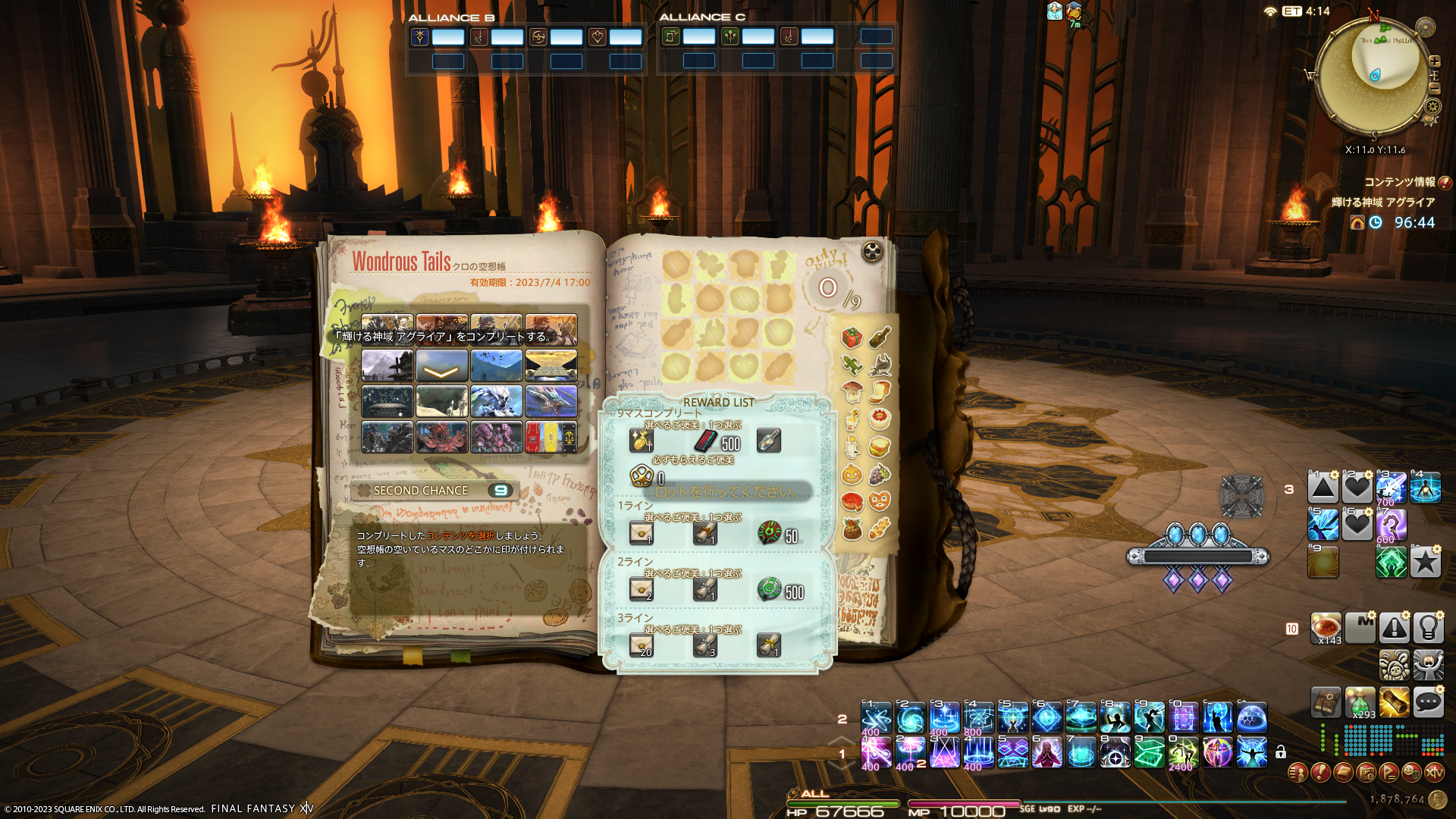The width and height of the screenshot is (1456, 819).
Task: Click the gold-sack reward for 9 seals
Action: 641,441
